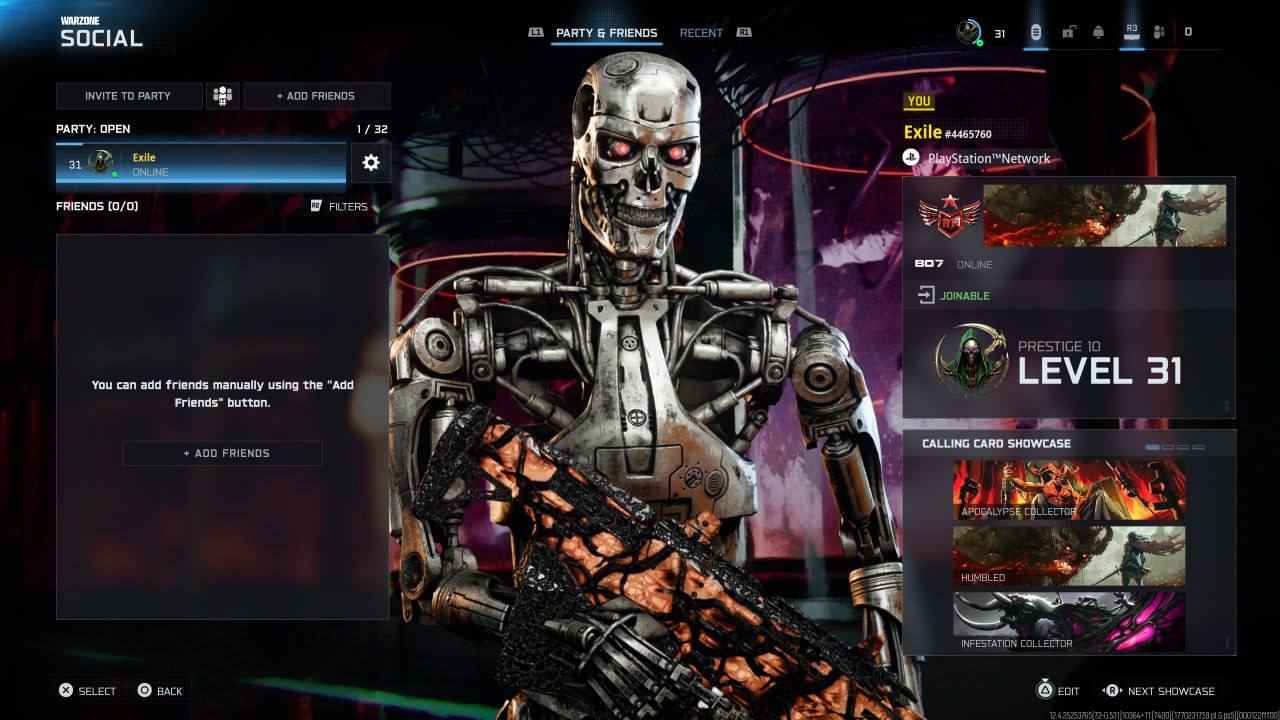
Task: Select the Joinable status icon
Action: click(925, 295)
